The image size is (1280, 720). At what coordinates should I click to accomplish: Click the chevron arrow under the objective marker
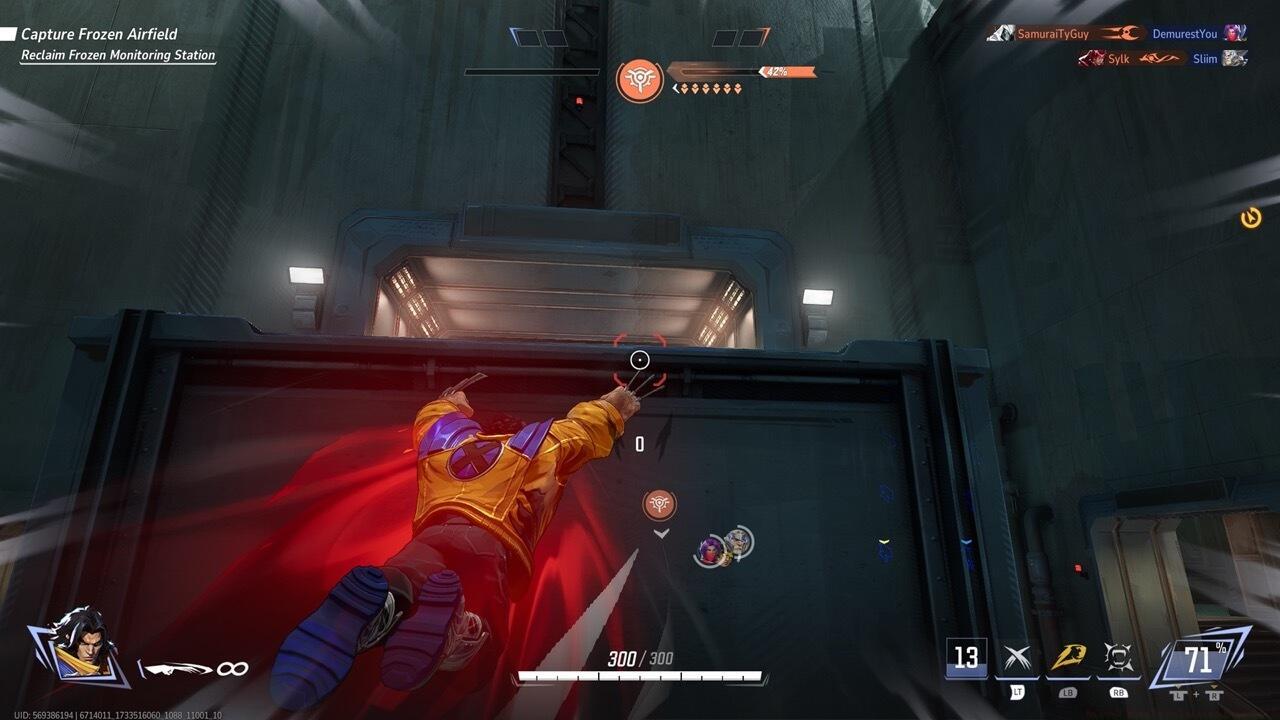click(659, 534)
